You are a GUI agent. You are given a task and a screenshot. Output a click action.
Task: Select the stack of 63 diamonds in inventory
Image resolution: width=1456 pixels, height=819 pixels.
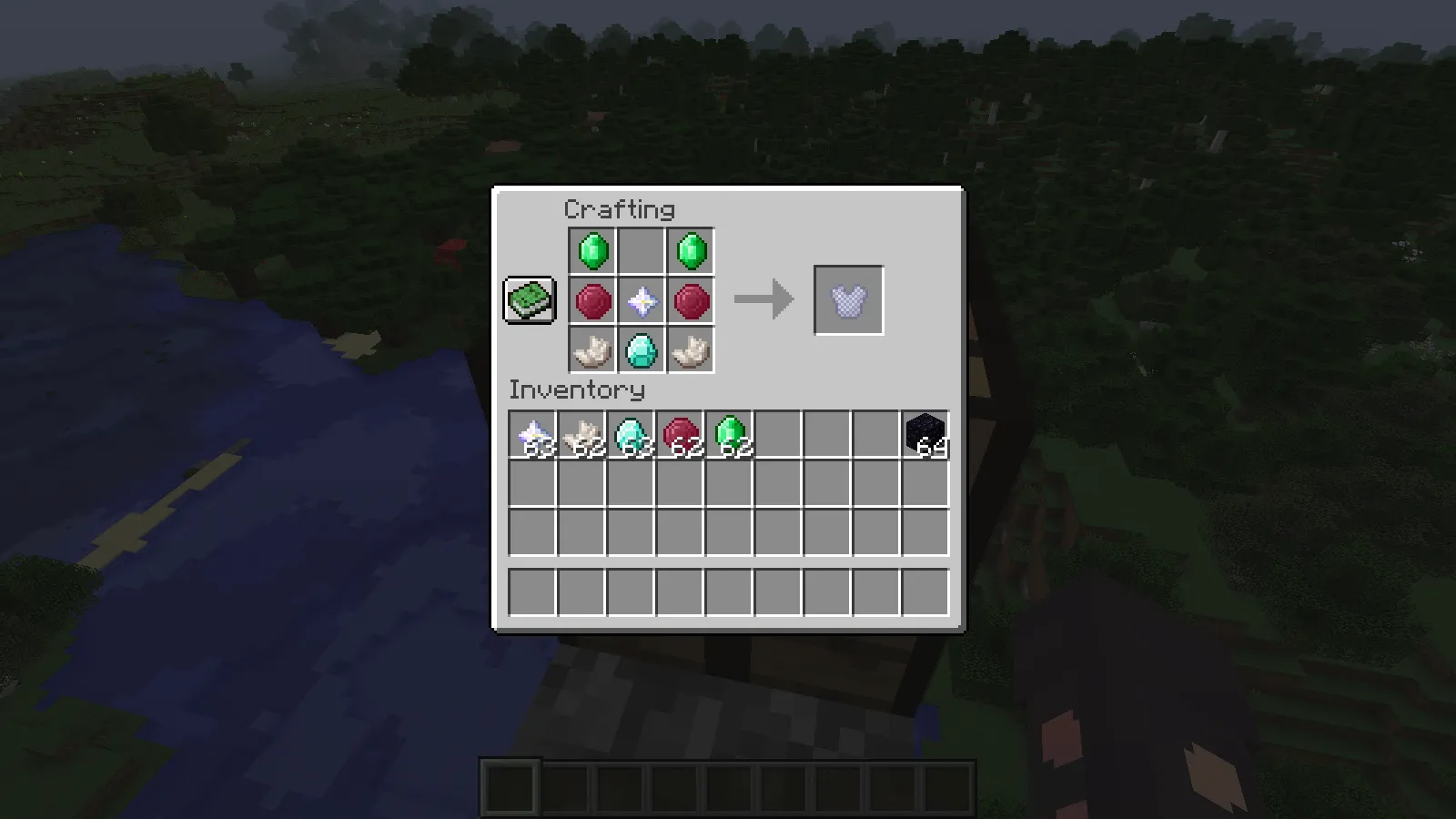pyautogui.click(x=631, y=432)
